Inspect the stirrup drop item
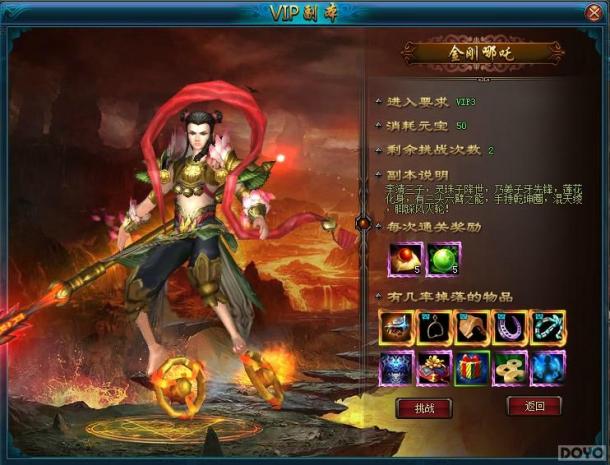 point(434,328)
